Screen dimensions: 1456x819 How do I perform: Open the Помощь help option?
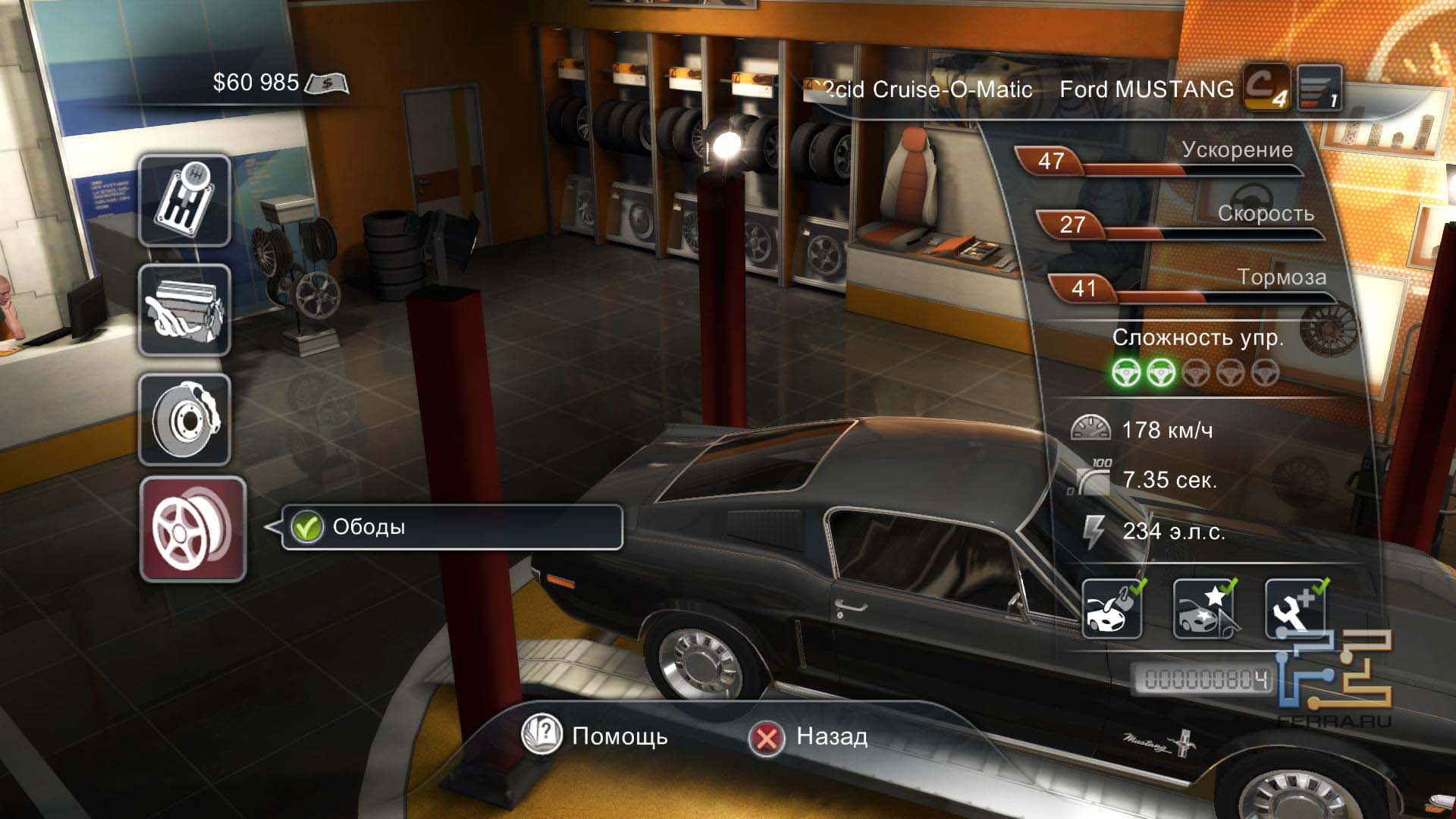point(596,736)
